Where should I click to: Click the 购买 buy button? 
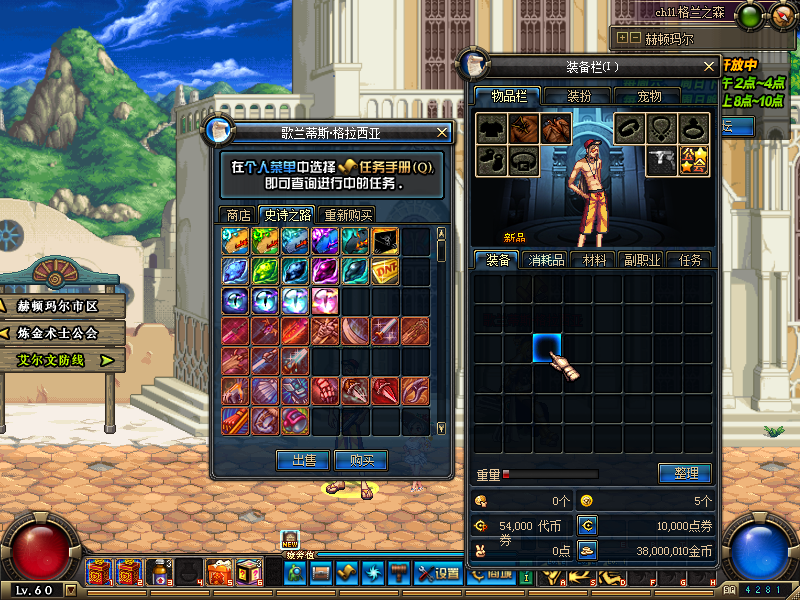(x=361, y=460)
